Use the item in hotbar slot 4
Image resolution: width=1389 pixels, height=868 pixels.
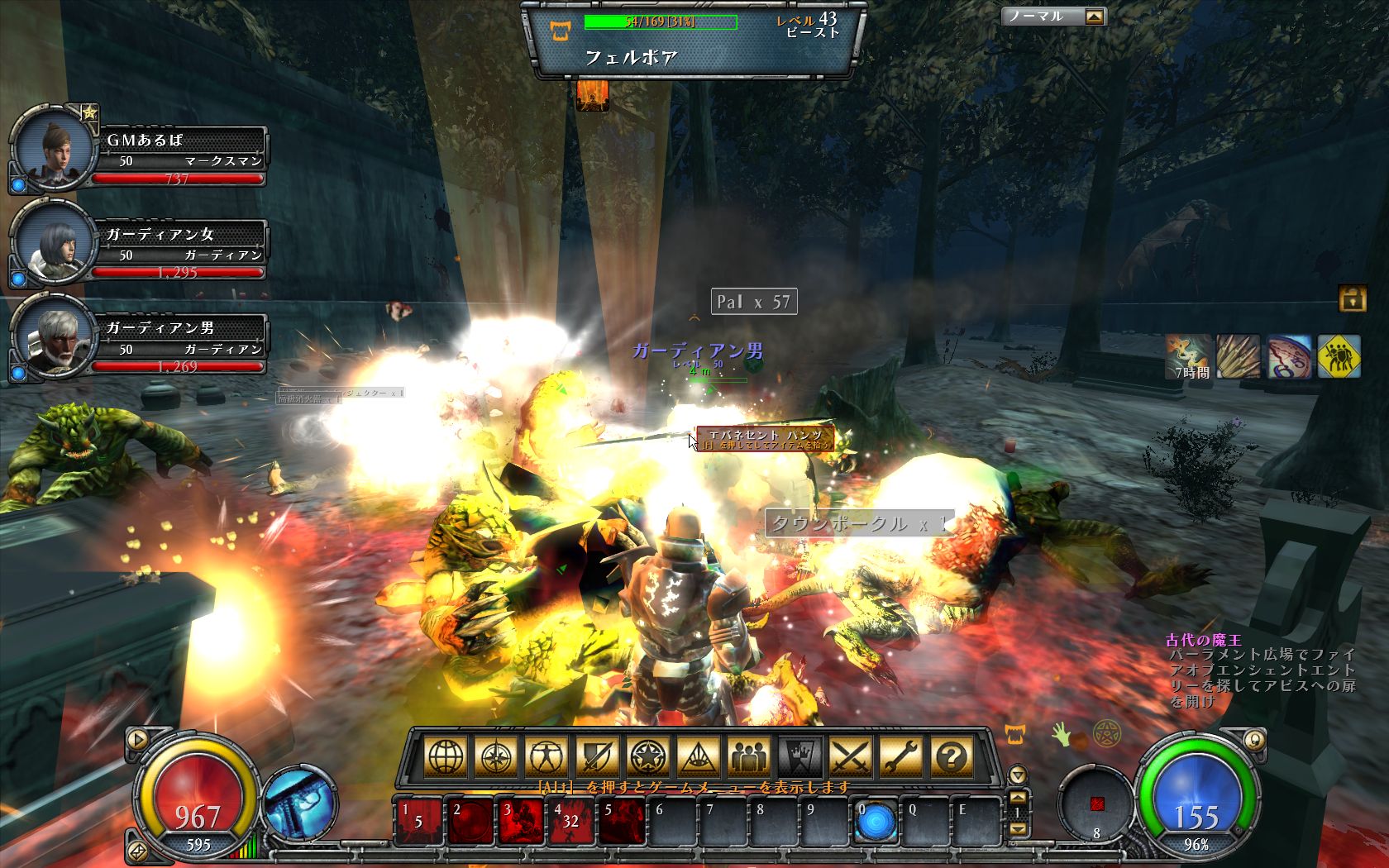pos(569,822)
